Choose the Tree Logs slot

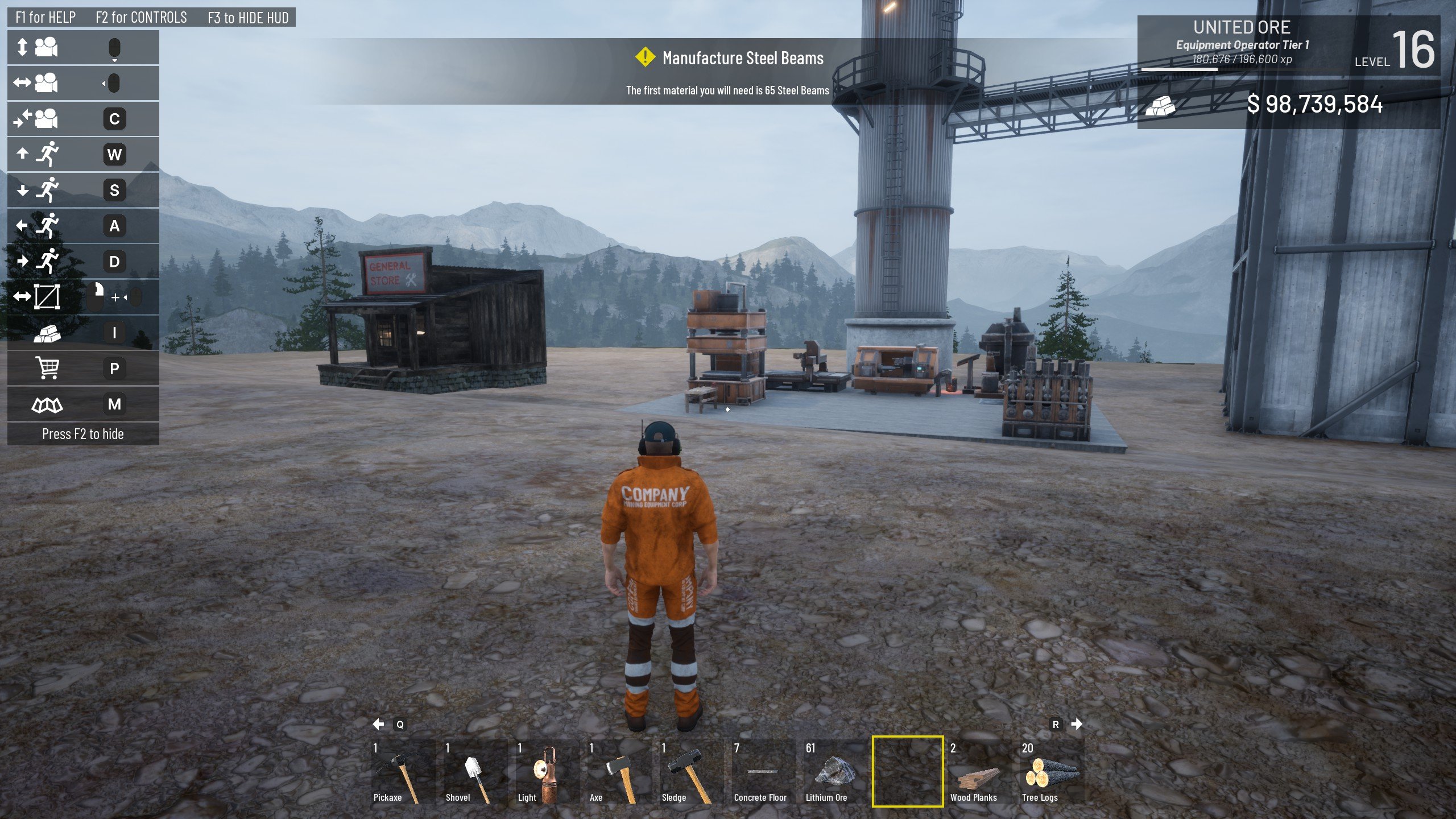(1051, 772)
